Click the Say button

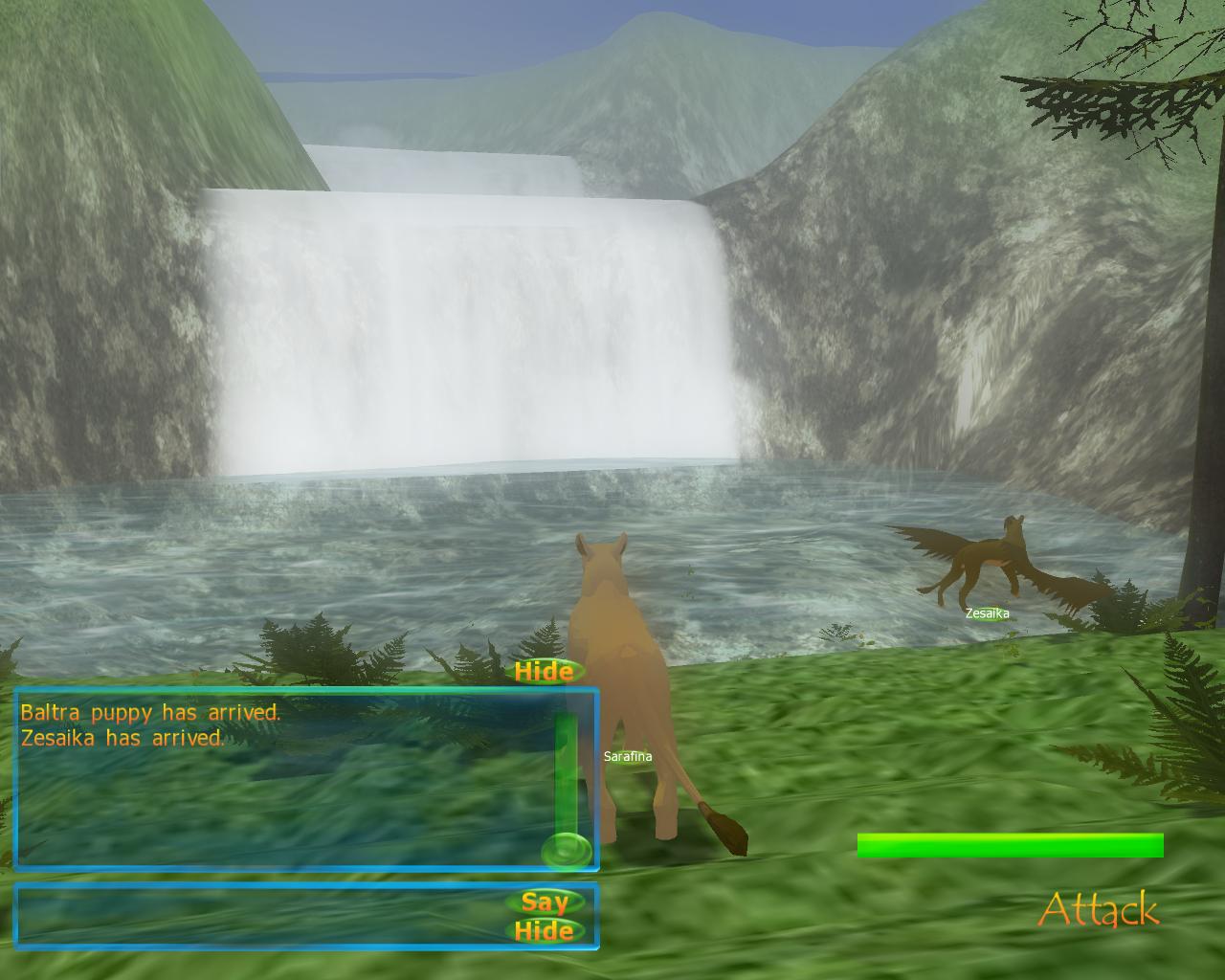[545, 902]
